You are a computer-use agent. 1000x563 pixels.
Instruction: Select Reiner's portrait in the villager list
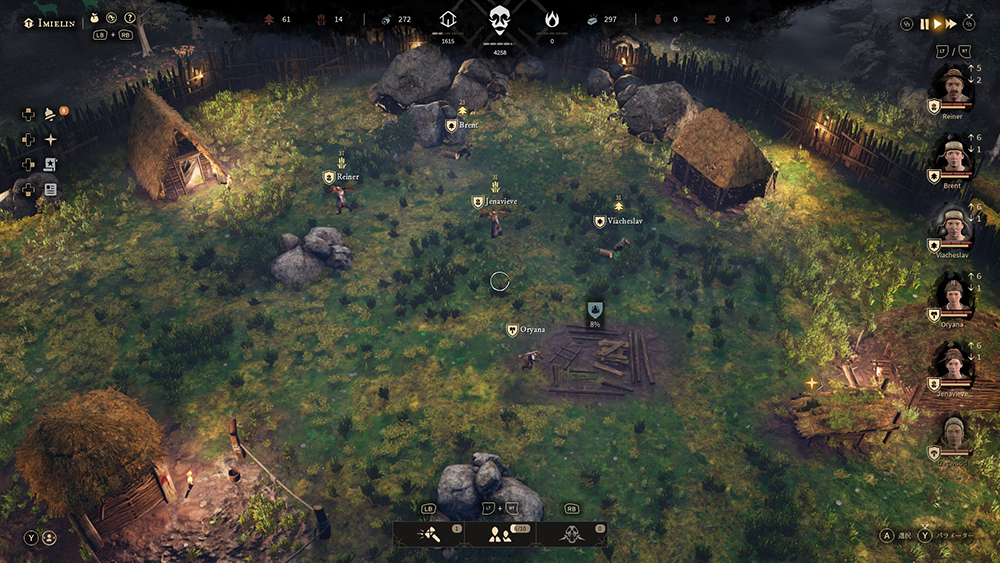point(952,87)
